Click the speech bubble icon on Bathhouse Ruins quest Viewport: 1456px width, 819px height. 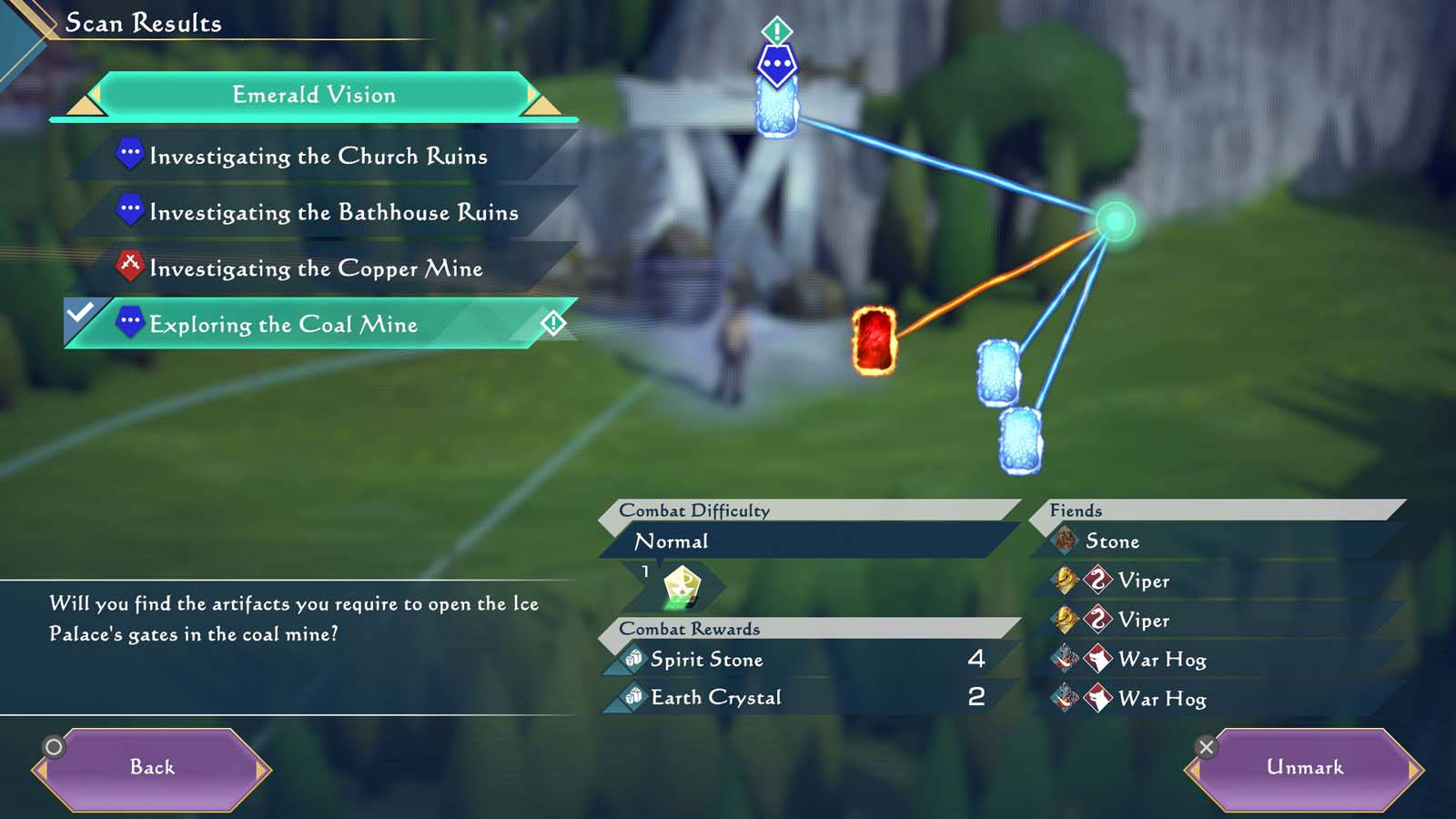pos(131,211)
